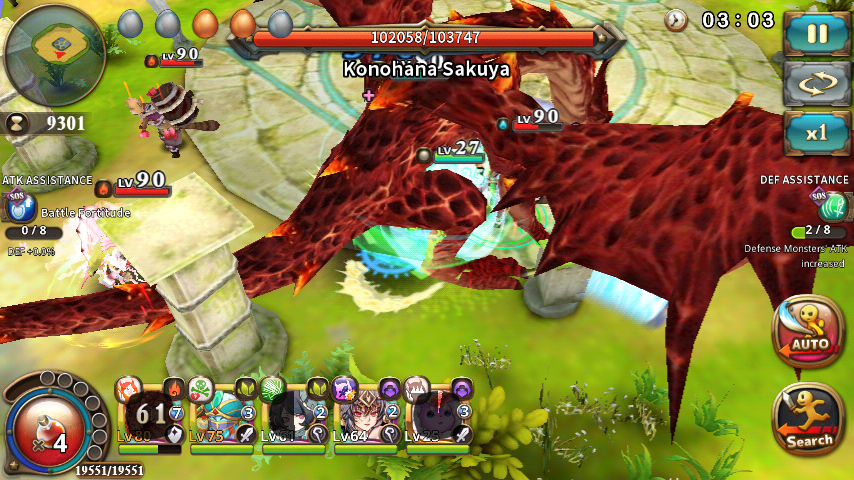Viewport: 854px width, 480px height.
Task: Tap the circular arrows swap button
Action: click(817, 83)
